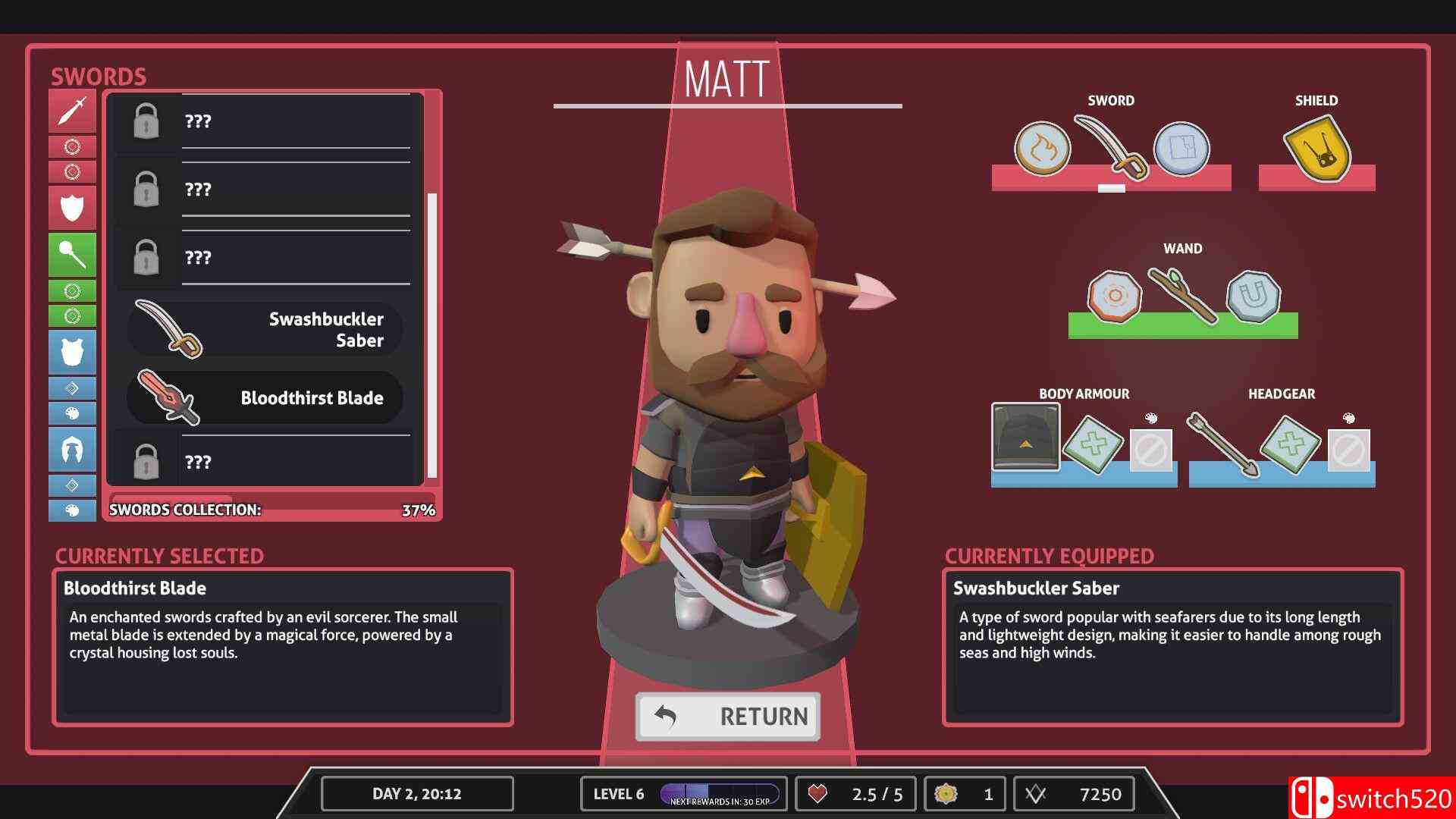Select the equipped saber sword slot

click(x=1110, y=147)
